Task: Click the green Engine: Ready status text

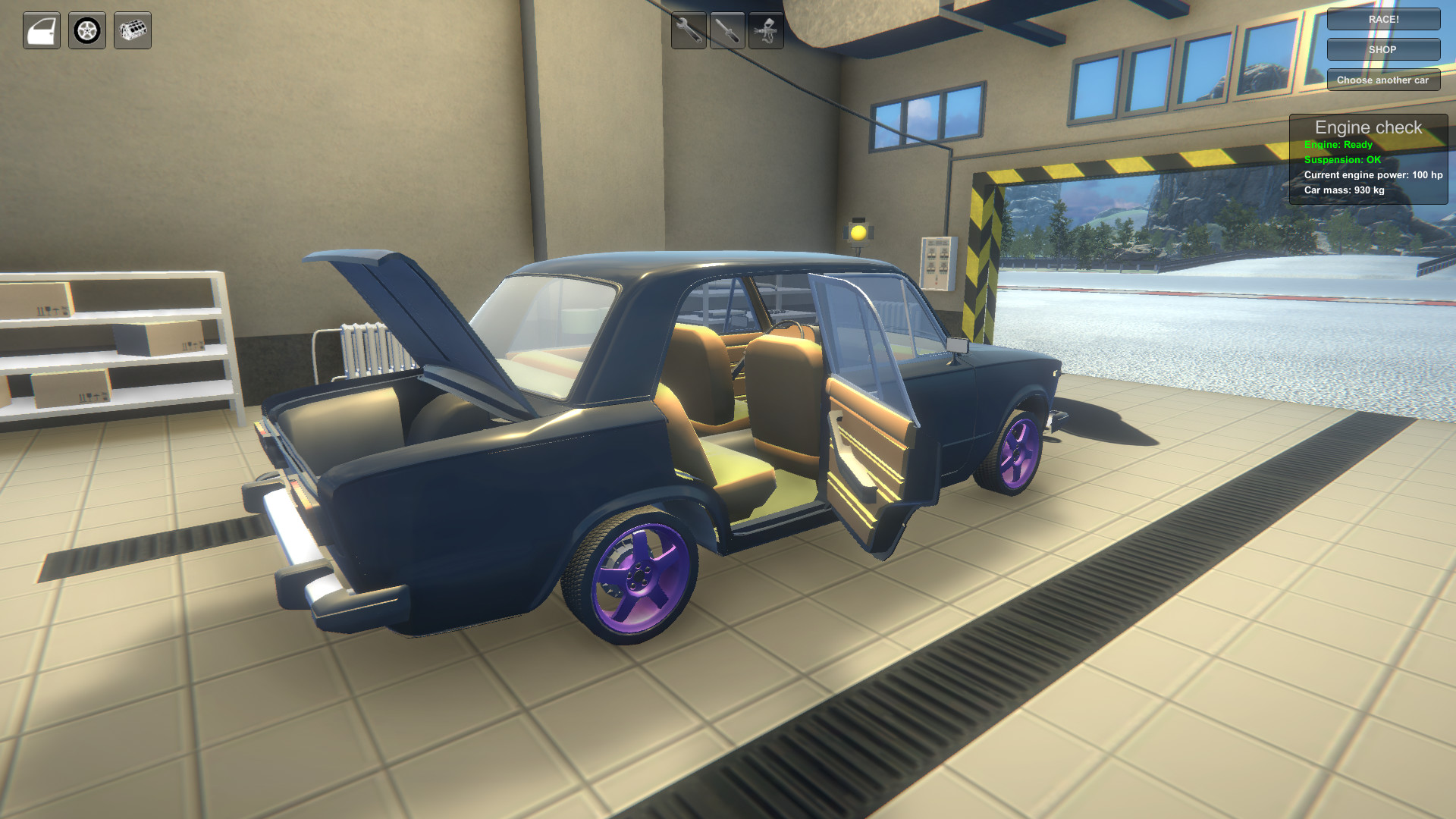Action: pyautogui.click(x=1338, y=143)
